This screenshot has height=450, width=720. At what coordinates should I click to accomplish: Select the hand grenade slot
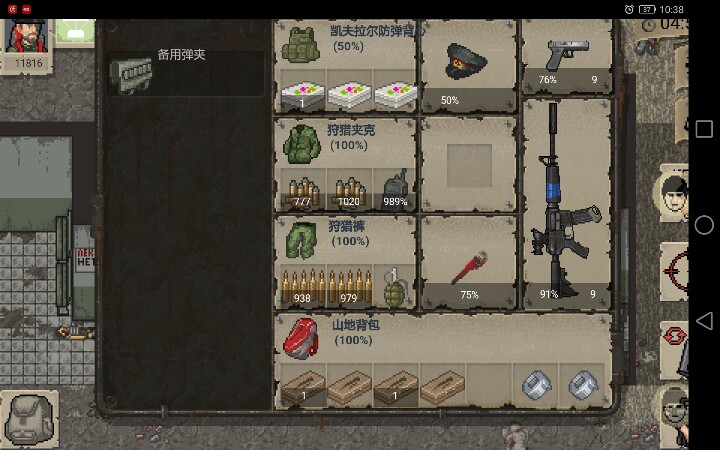[394, 286]
